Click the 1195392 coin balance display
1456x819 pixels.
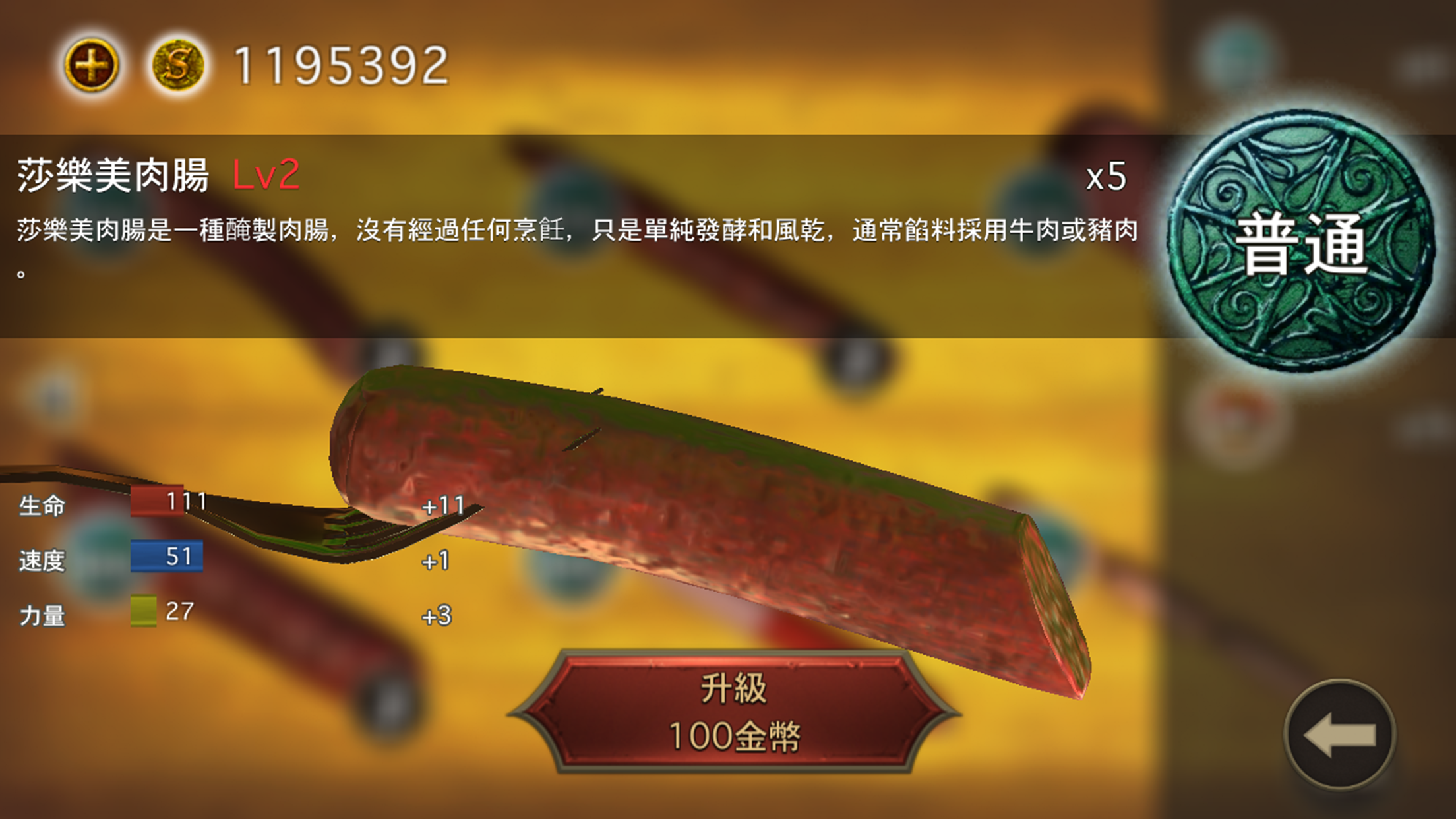(x=338, y=64)
